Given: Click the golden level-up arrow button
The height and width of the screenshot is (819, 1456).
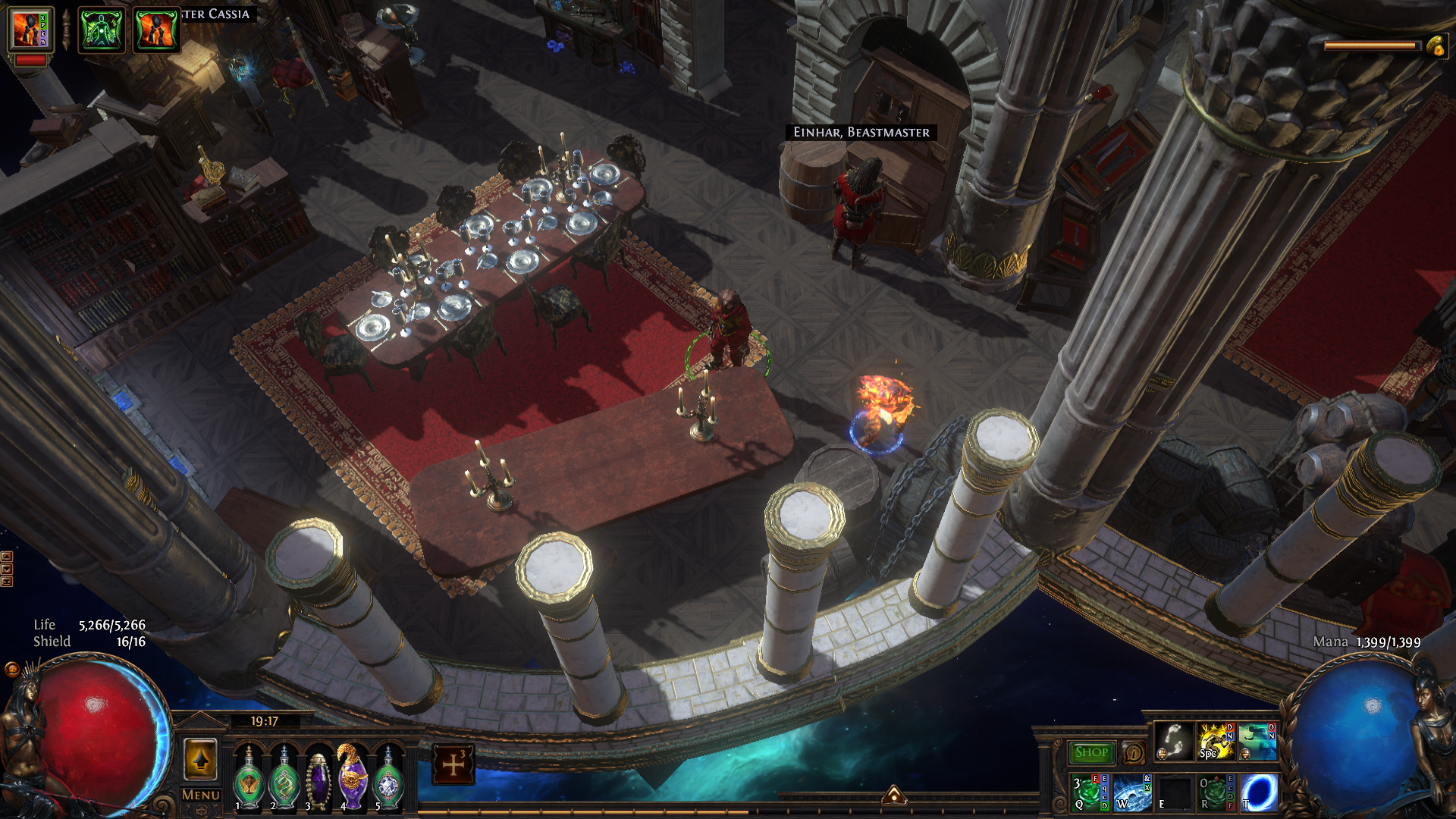Looking at the screenshot, I should pyautogui.click(x=201, y=759).
